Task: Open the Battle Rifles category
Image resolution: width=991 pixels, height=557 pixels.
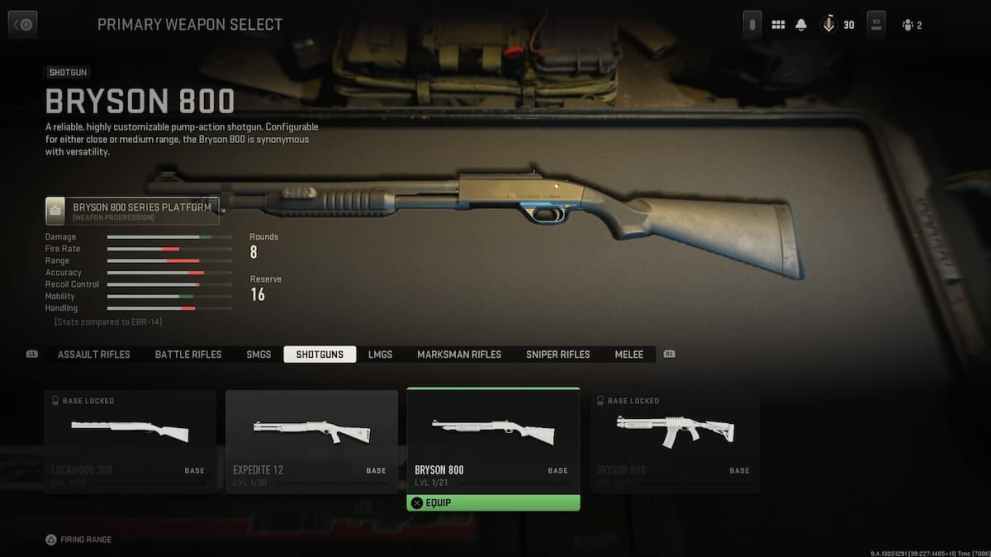Action: tap(188, 355)
